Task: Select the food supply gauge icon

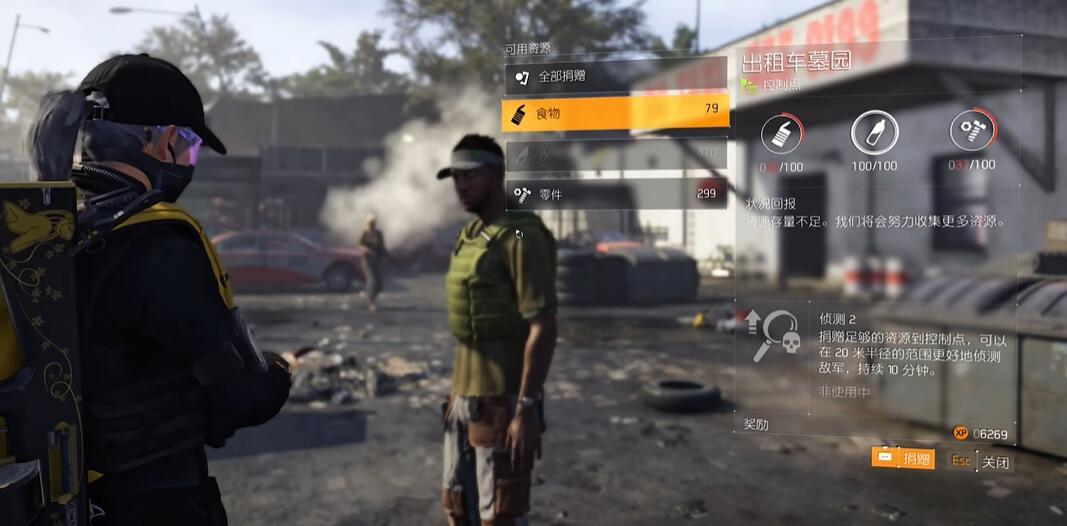Action: click(x=782, y=133)
